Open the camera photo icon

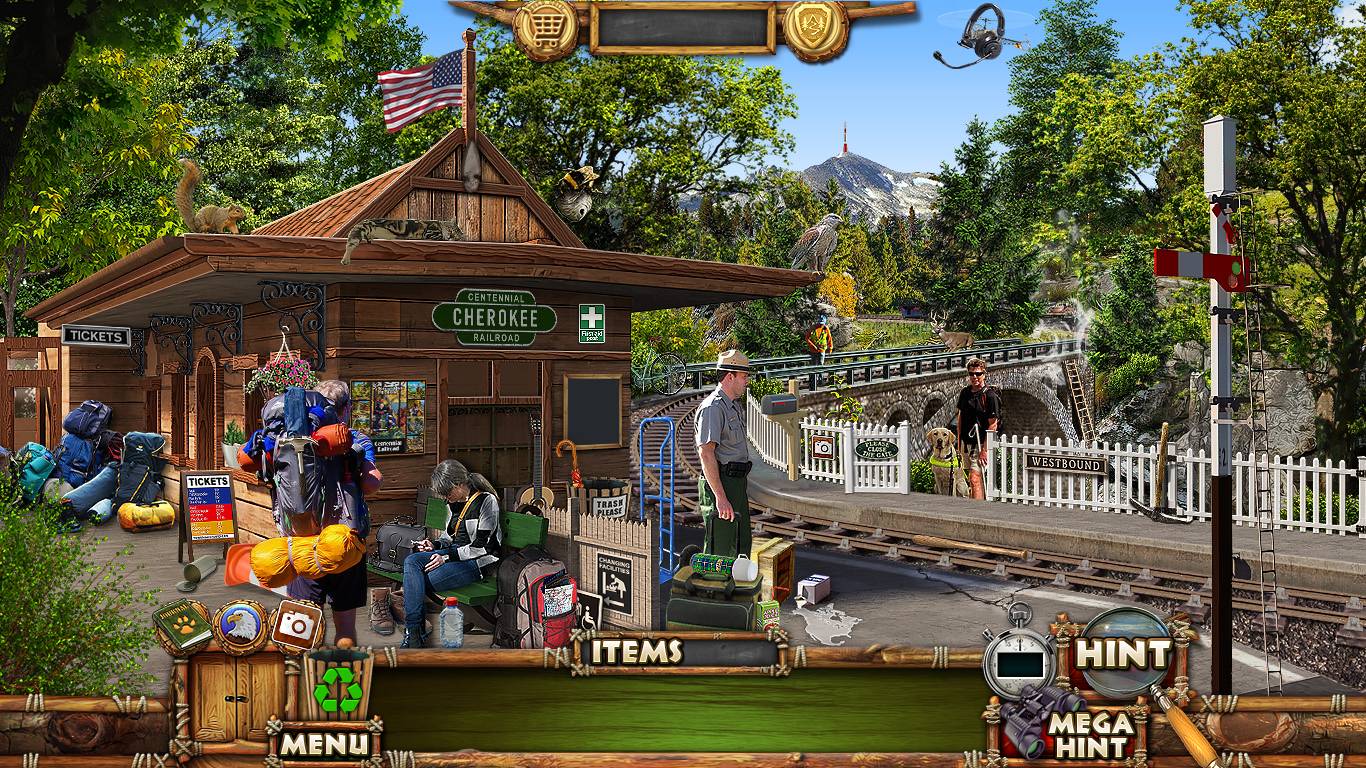tap(296, 625)
